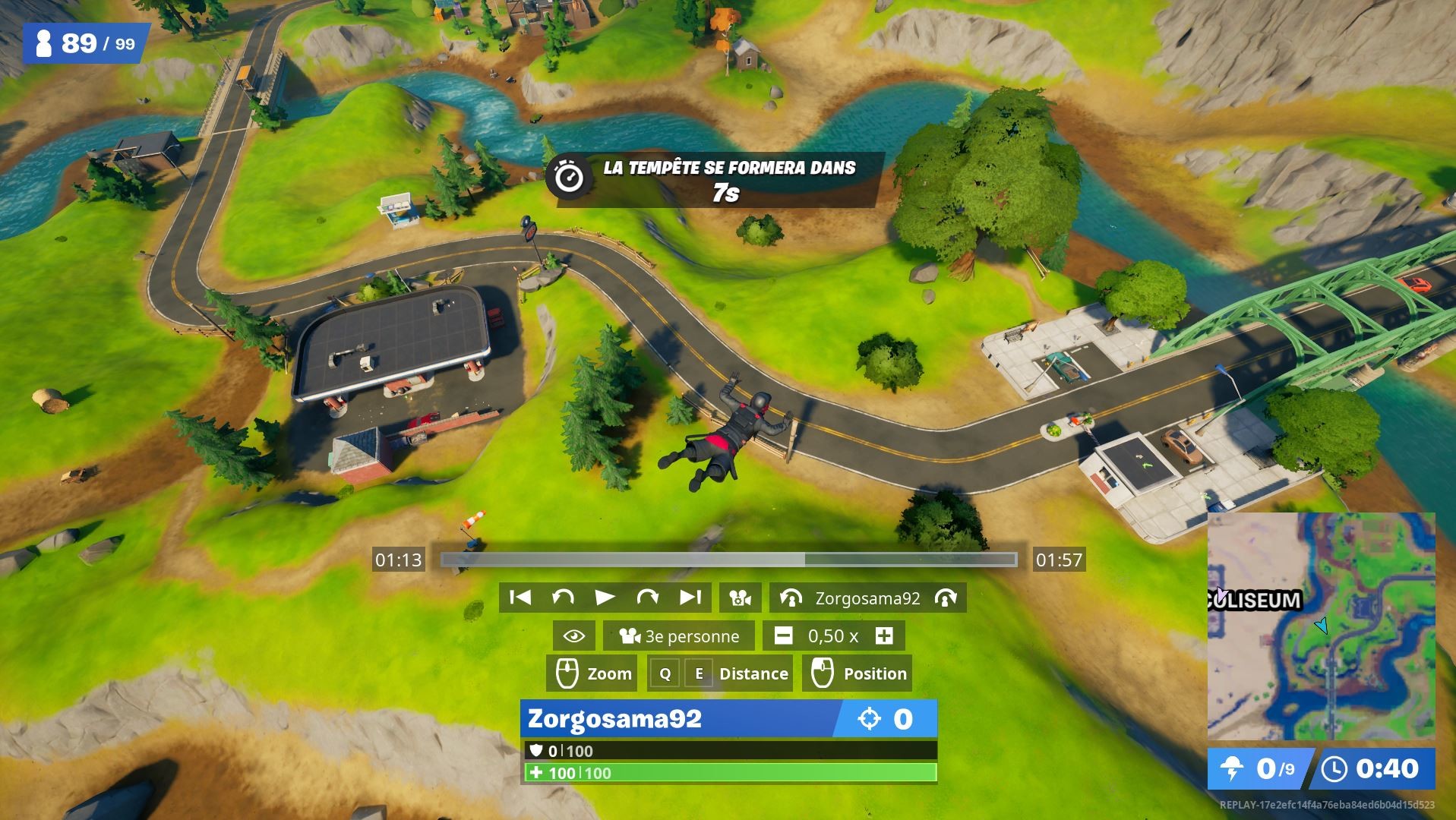Open the camera settings icon
Screen dimensions: 1456x820
pos(739,598)
